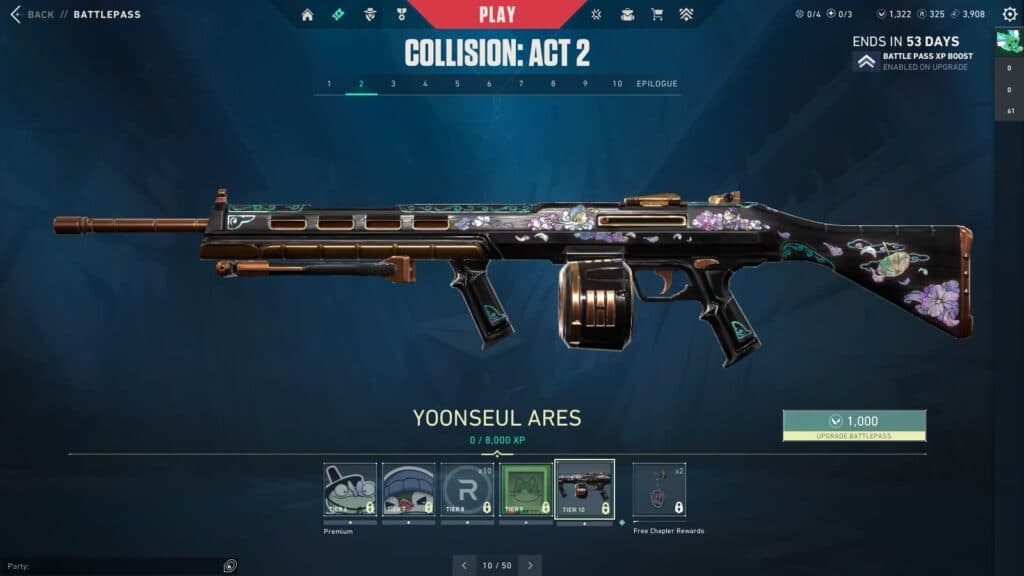Select the Tier 7 penguin reward
Screen dimensions: 1024x576
[409, 490]
